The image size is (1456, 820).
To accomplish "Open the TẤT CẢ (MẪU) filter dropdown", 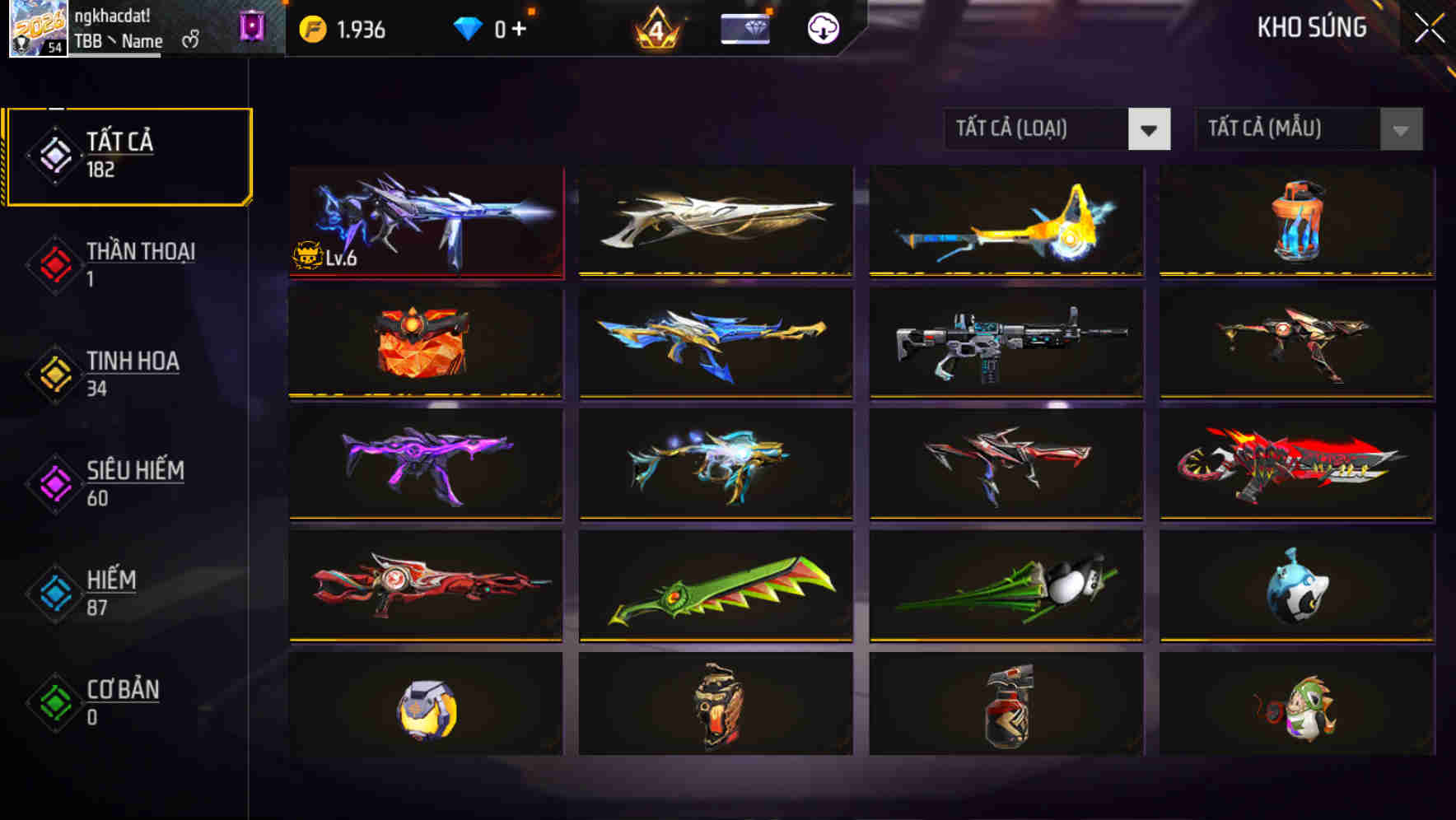I will pyautogui.click(x=1309, y=129).
